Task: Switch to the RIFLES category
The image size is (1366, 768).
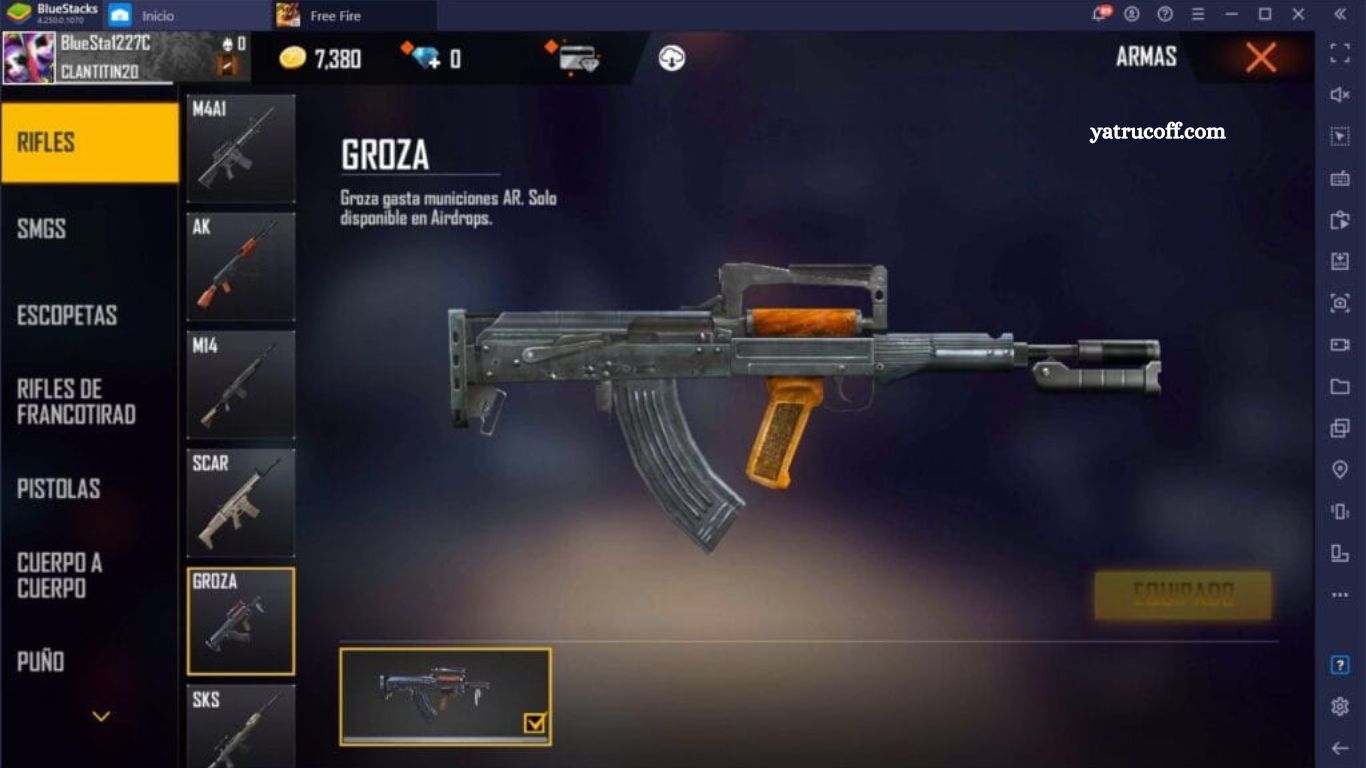Action: tap(89, 142)
